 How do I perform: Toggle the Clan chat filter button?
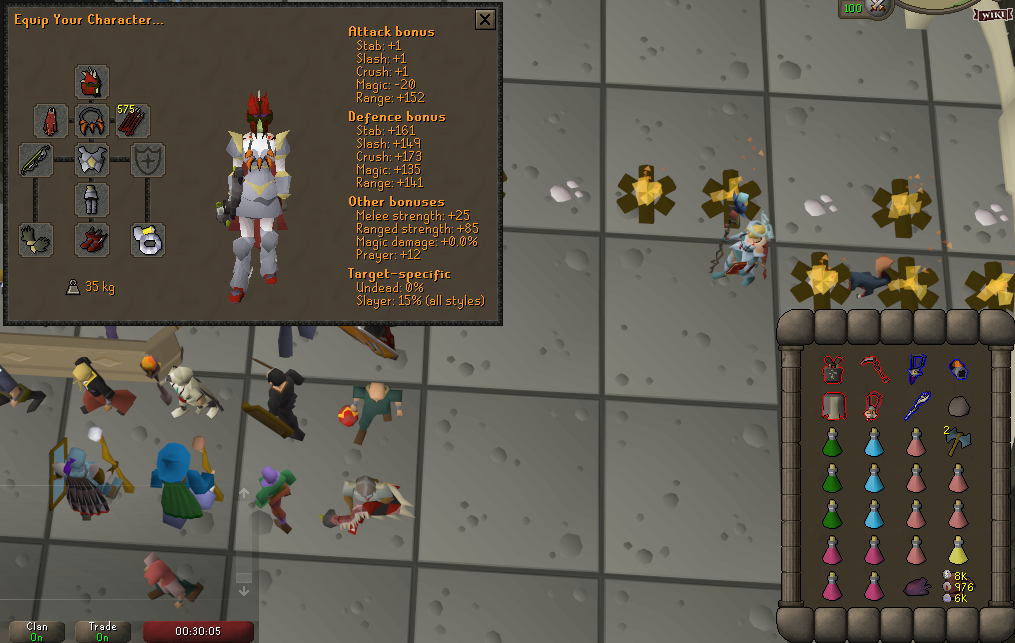pyautogui.click(x=37, y=632)
